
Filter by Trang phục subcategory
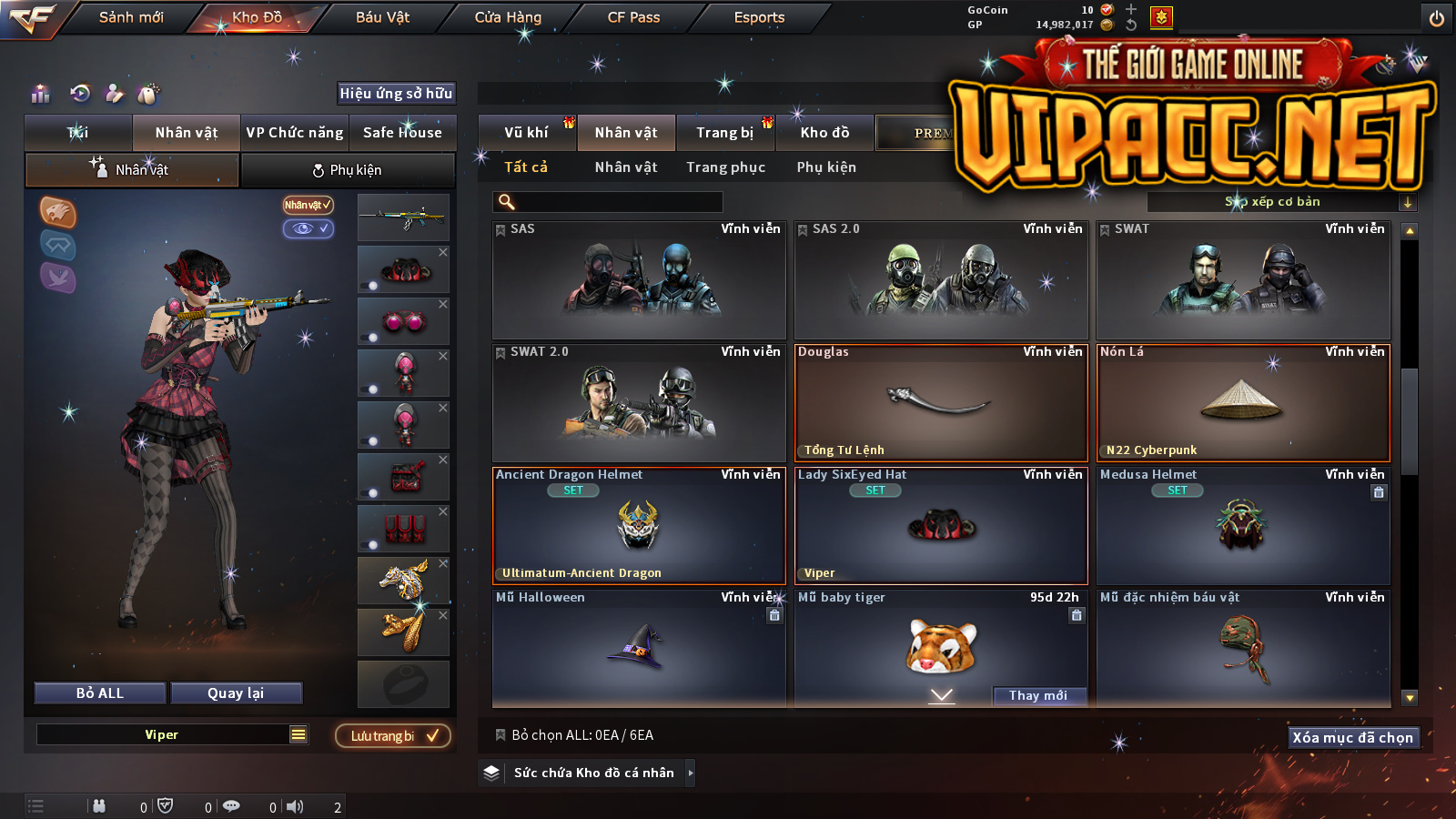click(725, 167)
